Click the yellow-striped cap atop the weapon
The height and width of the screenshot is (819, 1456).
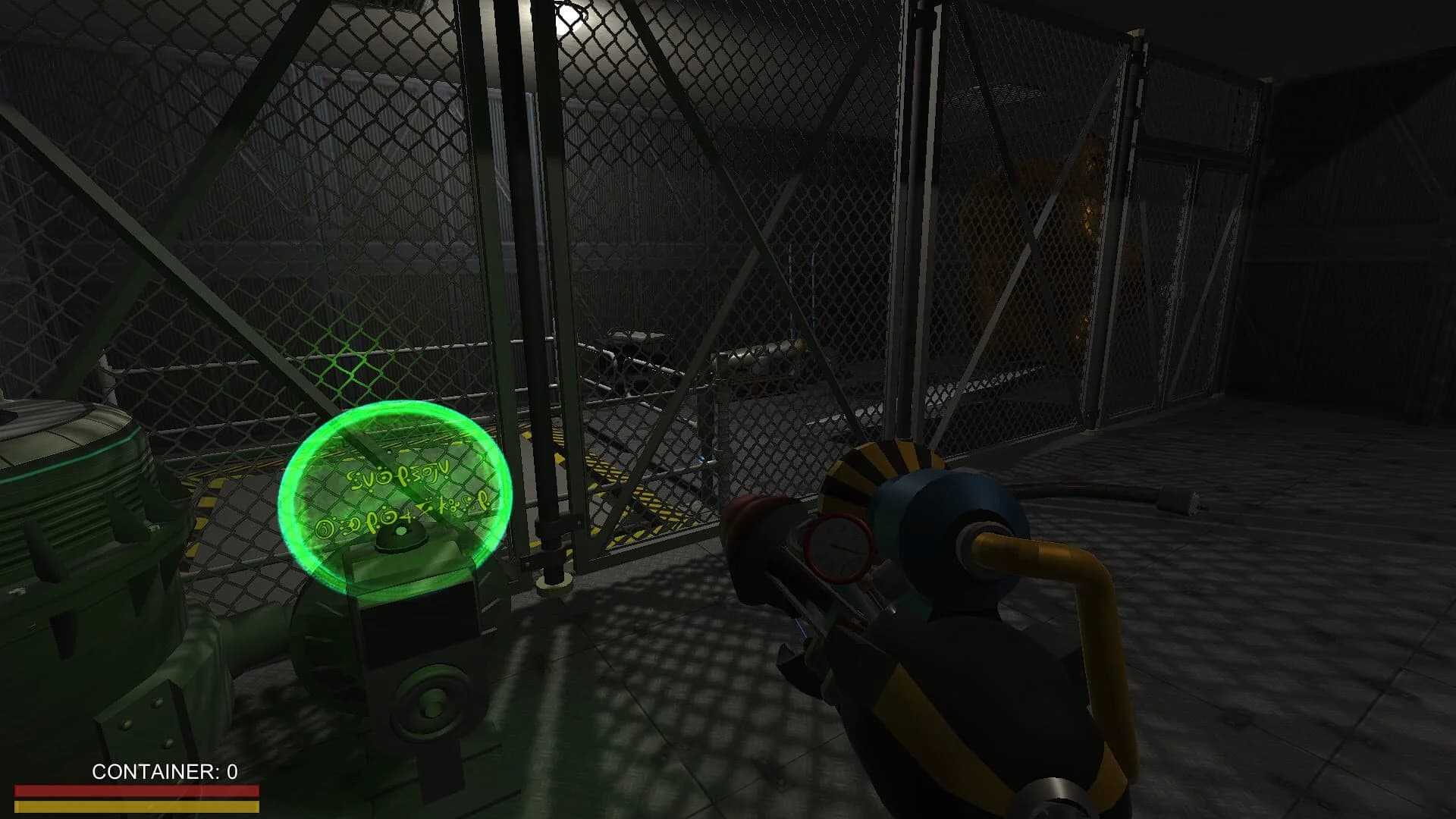(x=883, y=463)
